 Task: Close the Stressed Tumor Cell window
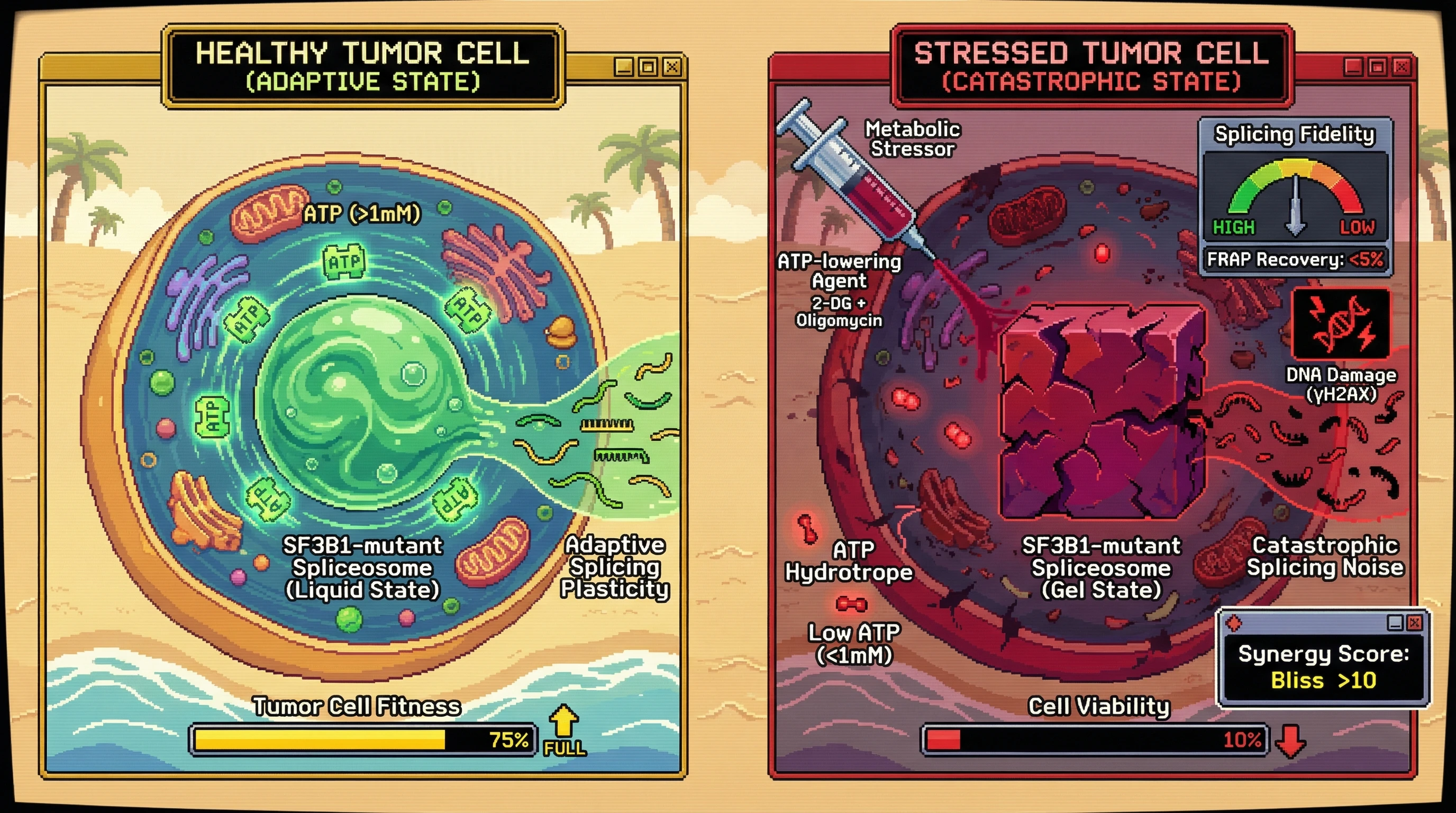pos(1401,67)
